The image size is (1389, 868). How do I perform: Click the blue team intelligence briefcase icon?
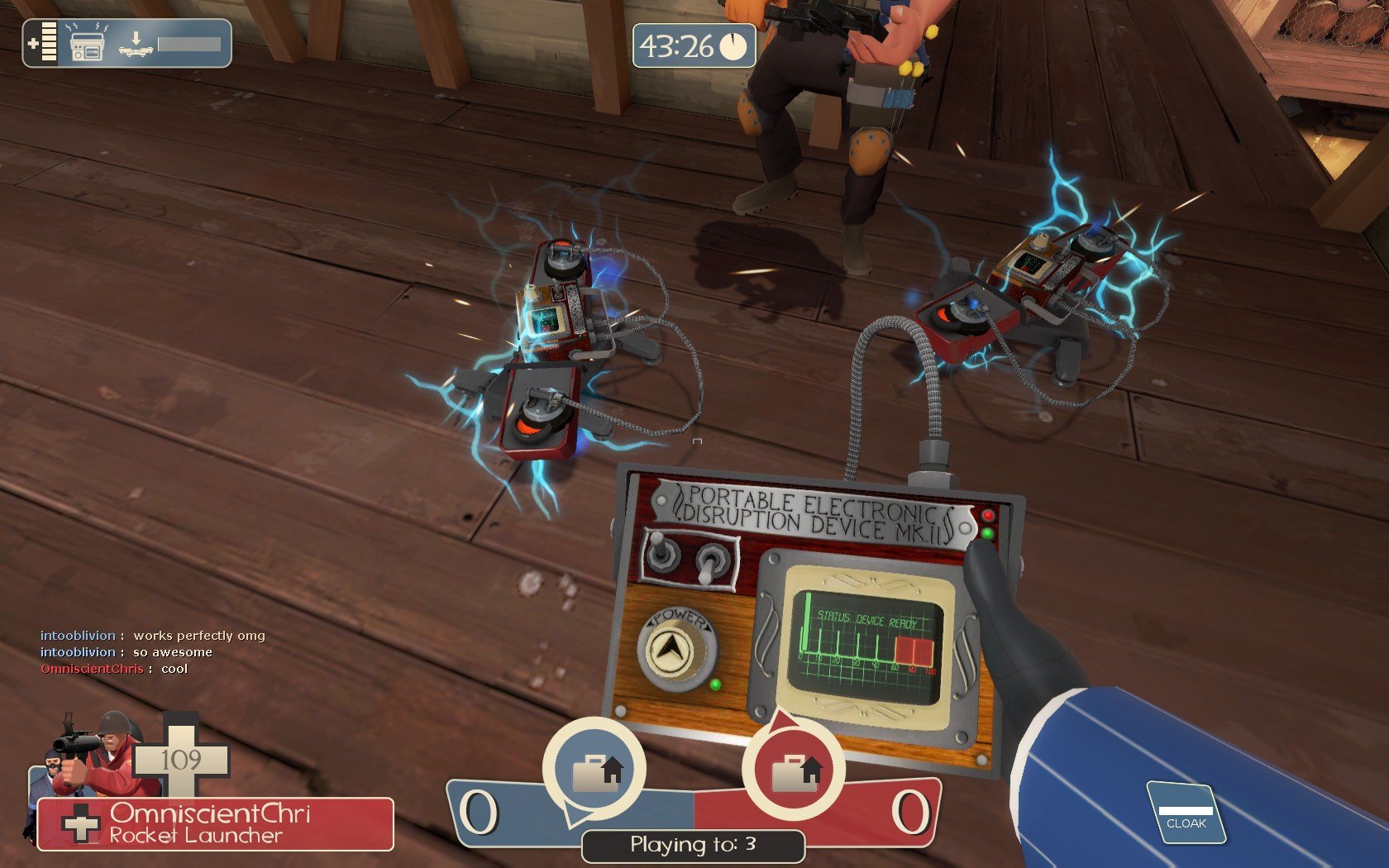[x=594, y=770]
